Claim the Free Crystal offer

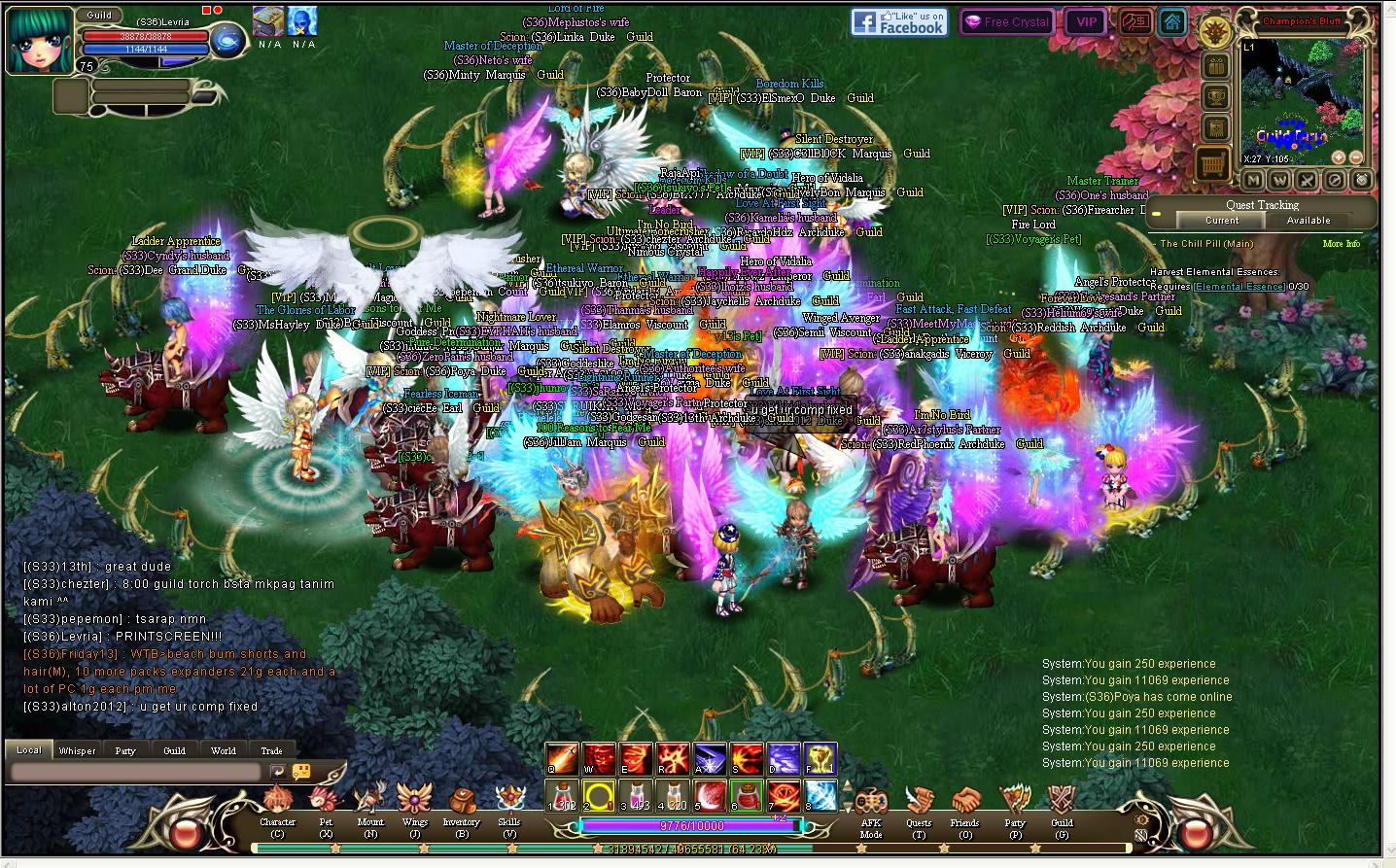tap(1006, 21)
